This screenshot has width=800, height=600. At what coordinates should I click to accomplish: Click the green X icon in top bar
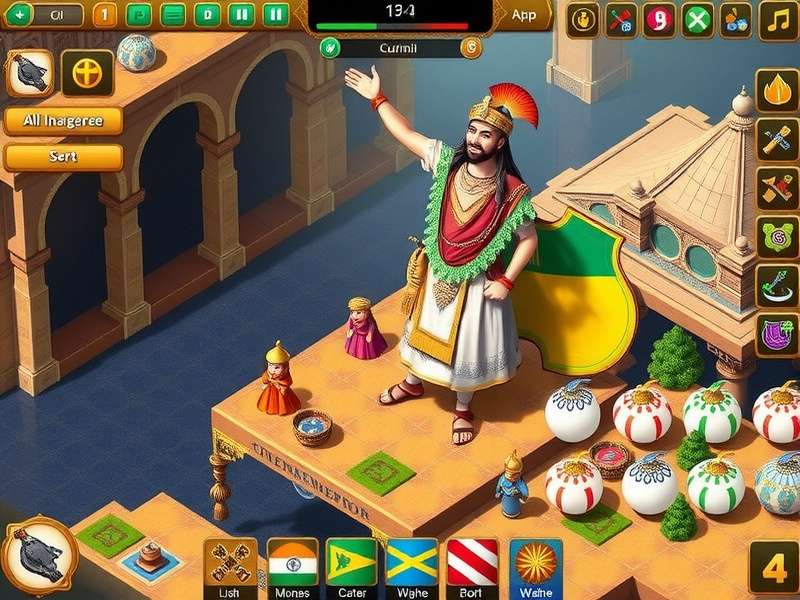(x=698, y=19)
